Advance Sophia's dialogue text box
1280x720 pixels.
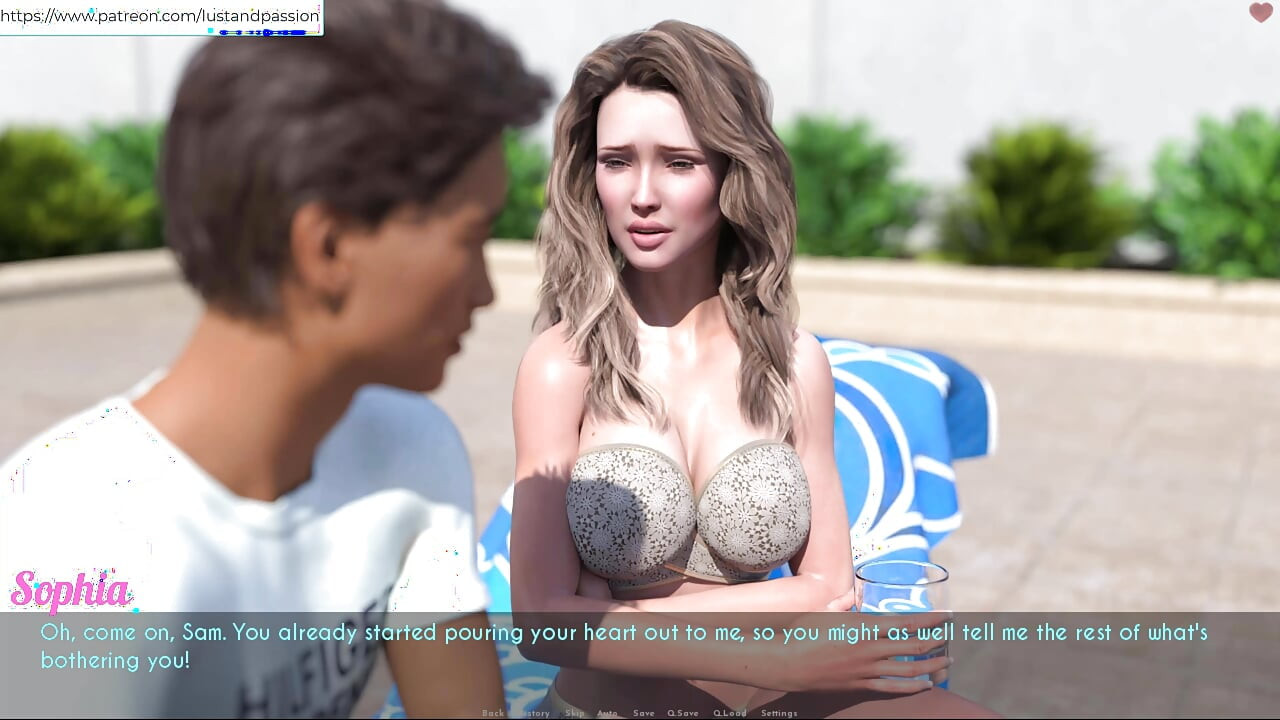coord(640,647)
